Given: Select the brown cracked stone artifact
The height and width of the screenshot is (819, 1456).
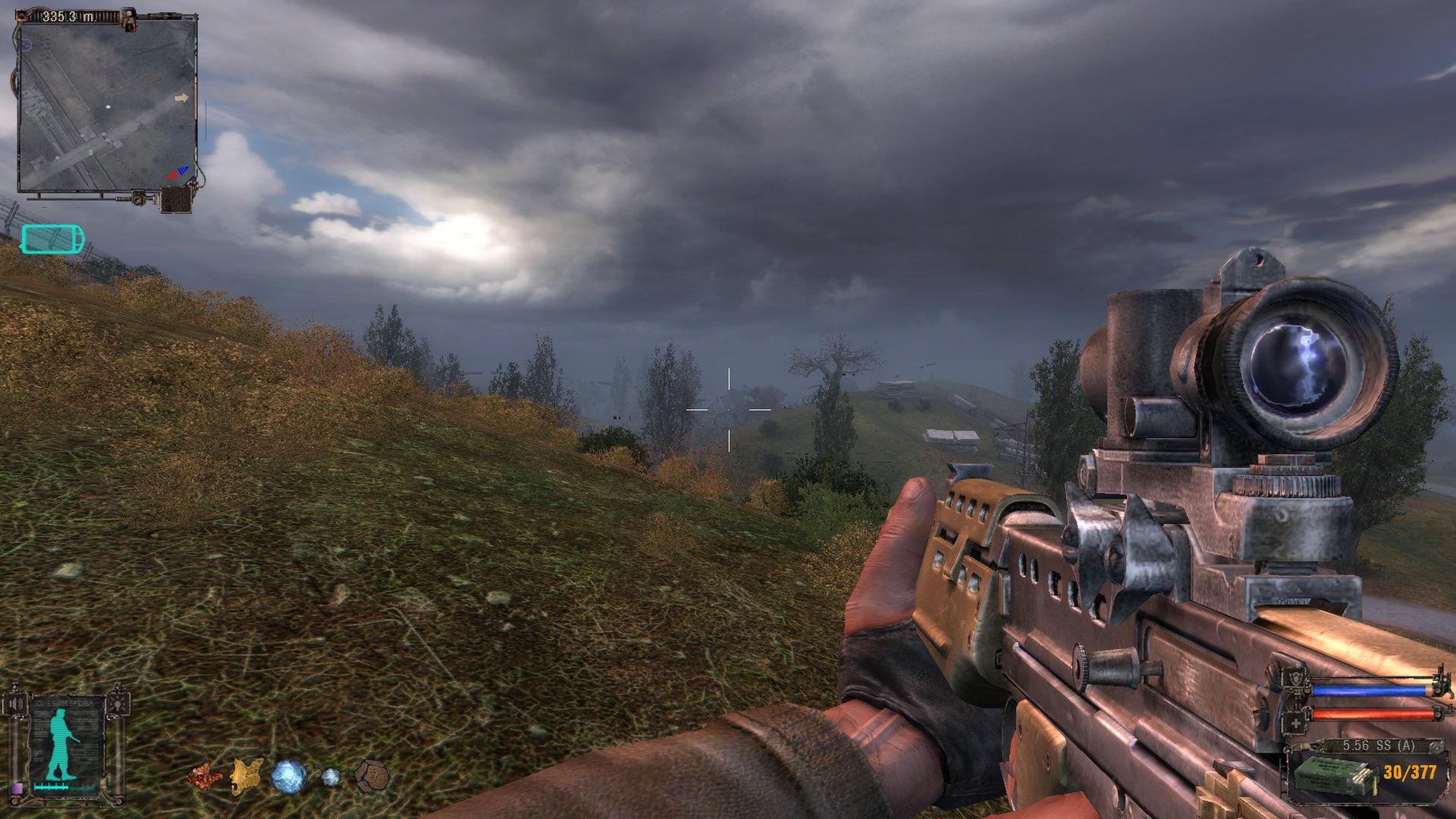Looking at the screenshot, I should point(372,777).
